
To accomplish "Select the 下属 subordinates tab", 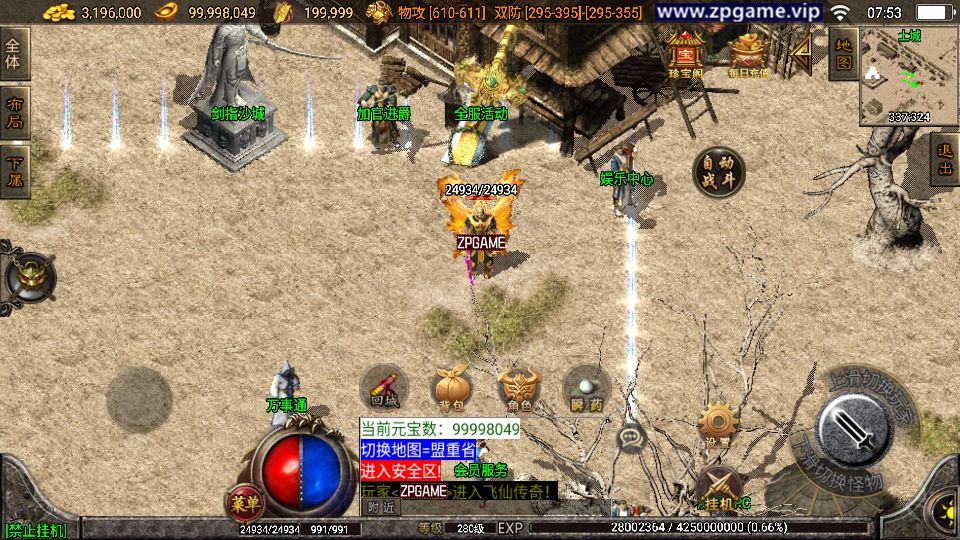I will point(14,171).
